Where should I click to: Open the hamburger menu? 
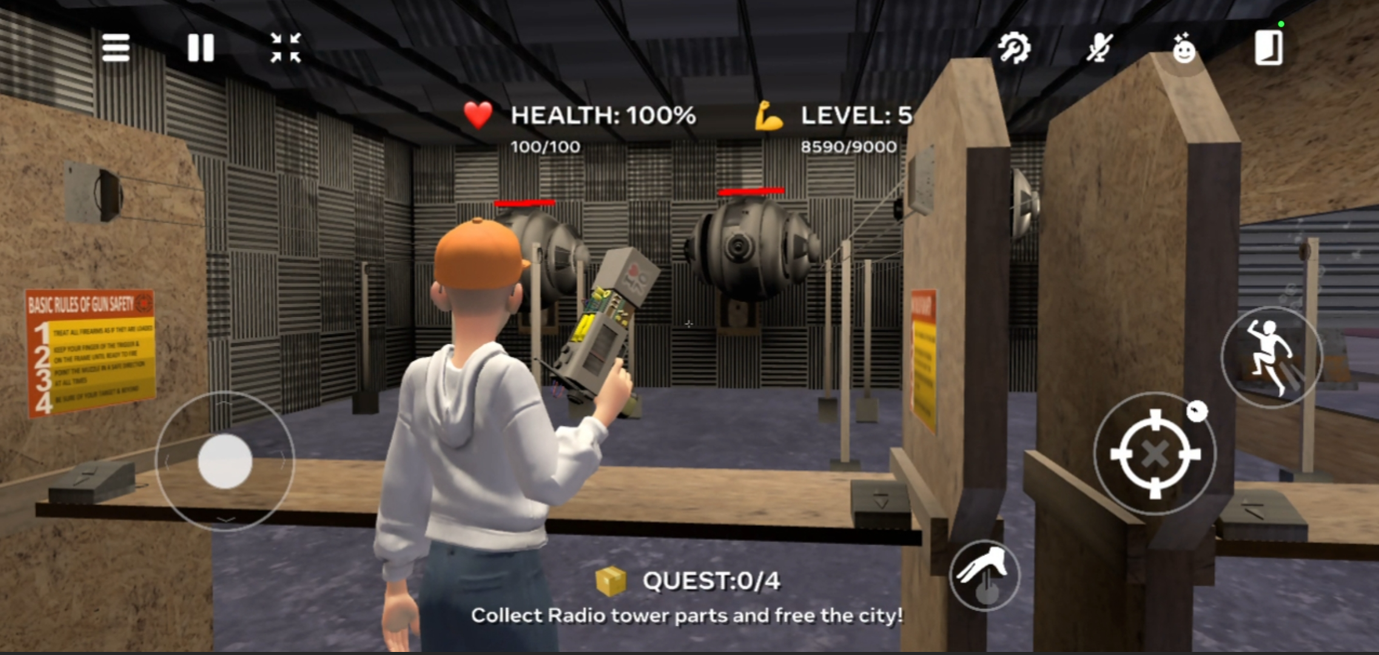(x=116, y=48)
